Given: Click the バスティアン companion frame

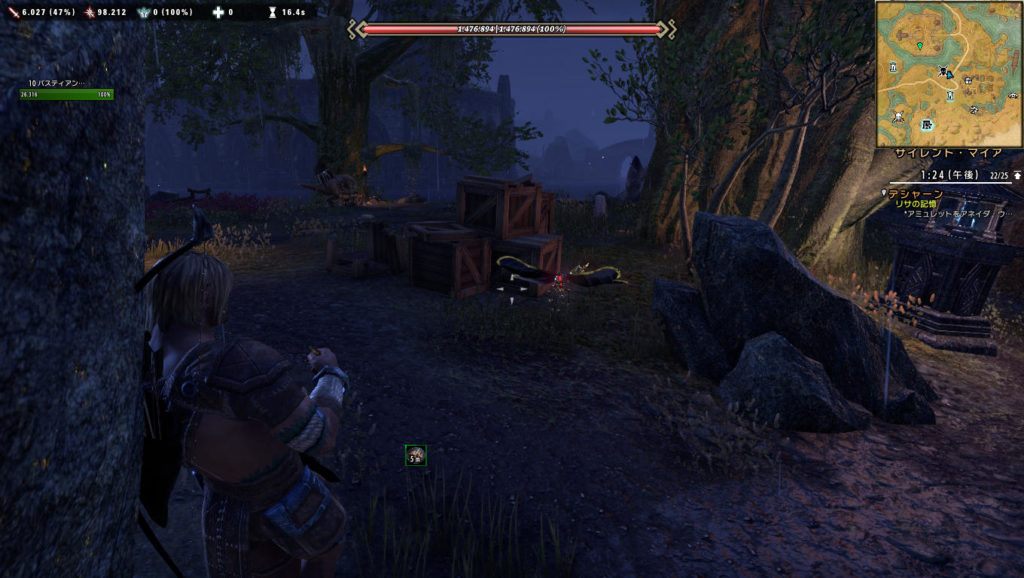Looking at the screenshot, I should pos(66,90).
